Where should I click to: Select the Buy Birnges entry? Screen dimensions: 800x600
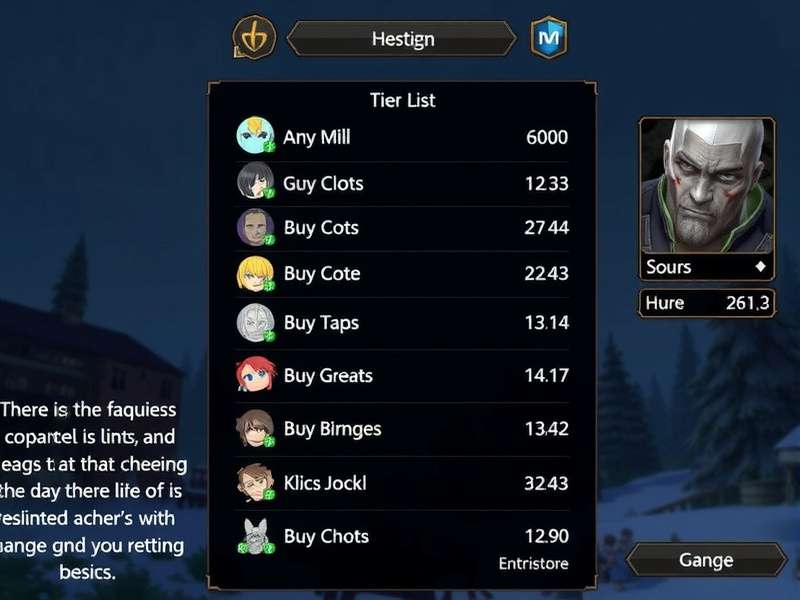point(402,429)
